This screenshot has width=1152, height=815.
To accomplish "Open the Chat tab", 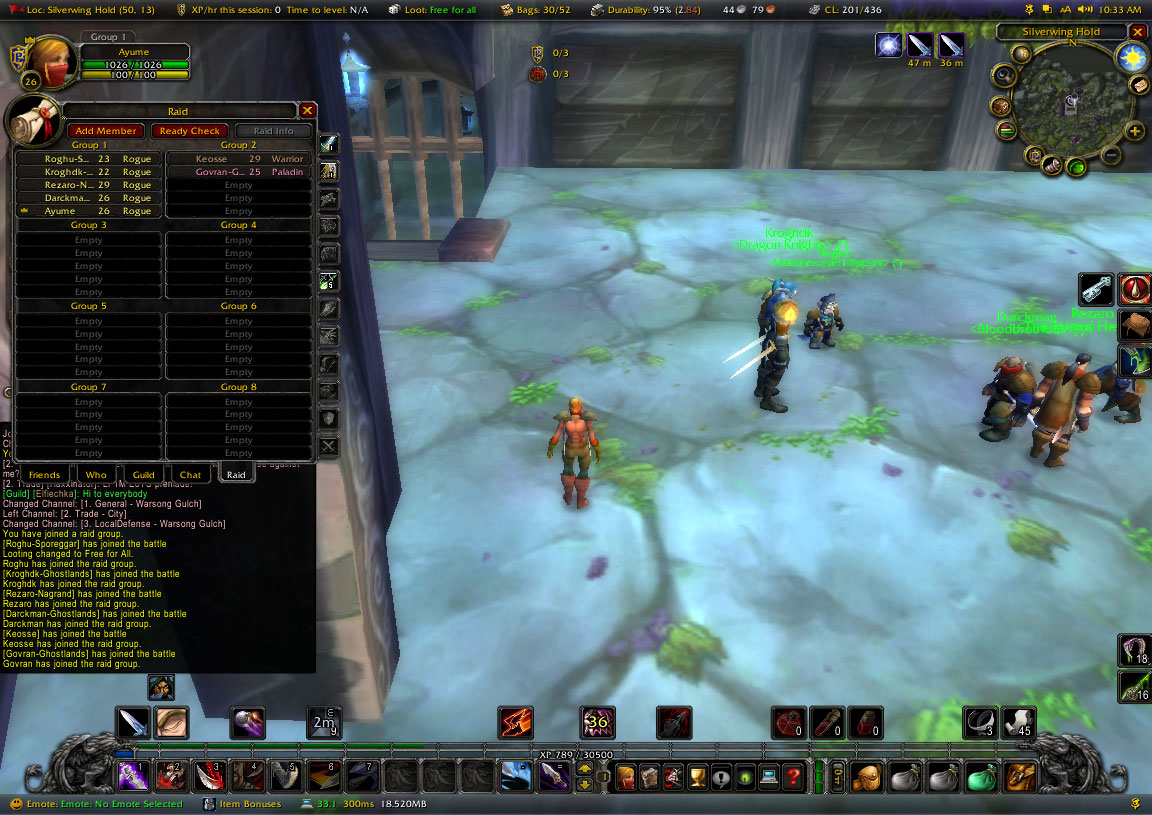I will [x=190, y=475].
